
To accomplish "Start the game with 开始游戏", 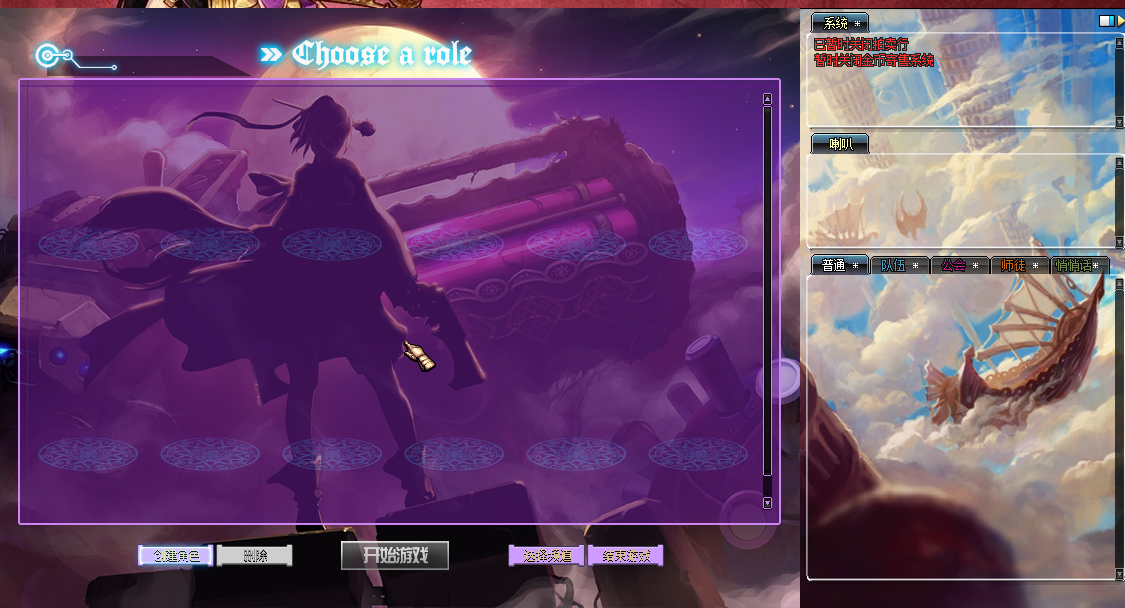I will click(x=395, y=556).
